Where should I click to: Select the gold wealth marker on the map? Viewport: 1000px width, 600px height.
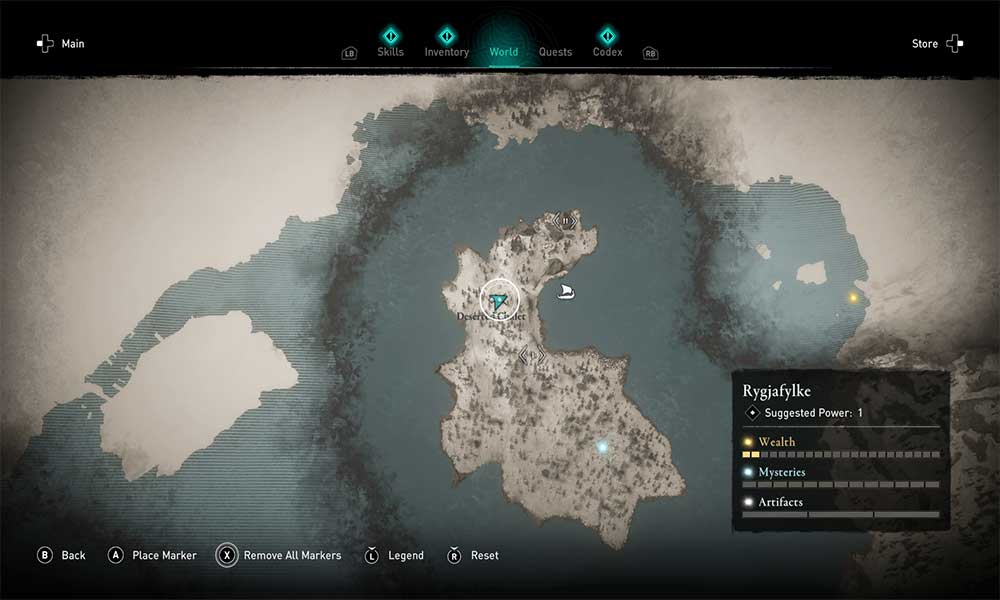point(853,297)
